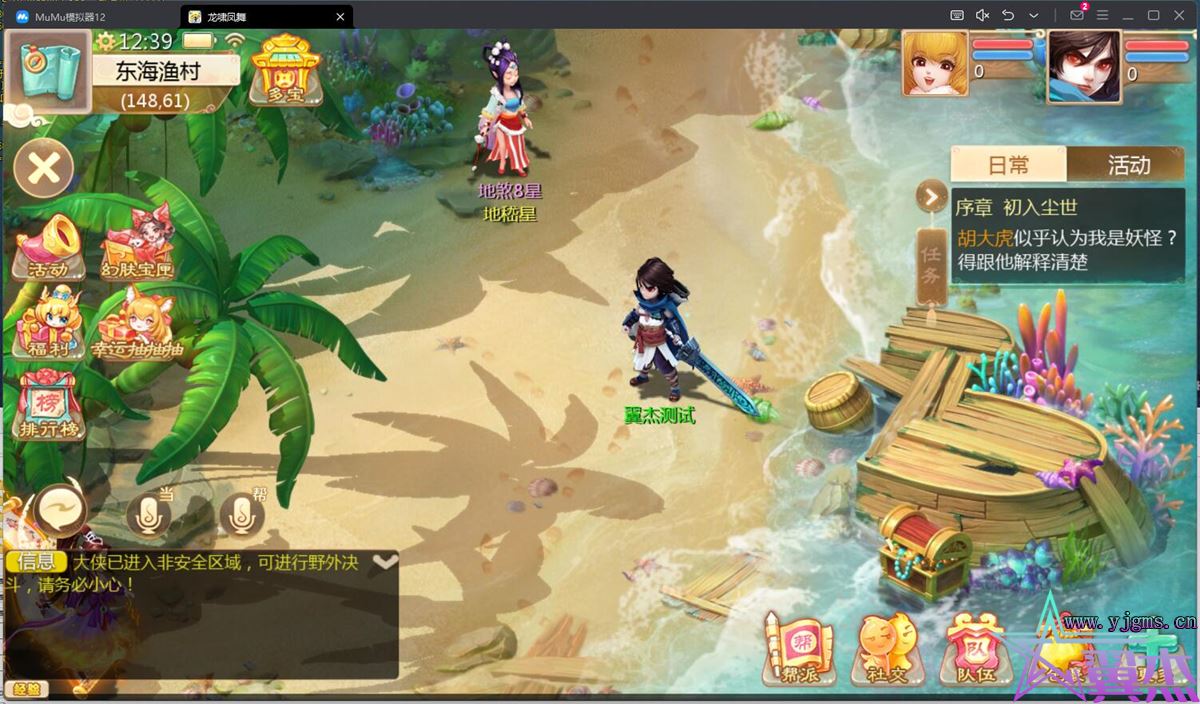Select the blonde character portrait
The height and width of the screenshot is (704, 1200).
[x=935, y=65]
